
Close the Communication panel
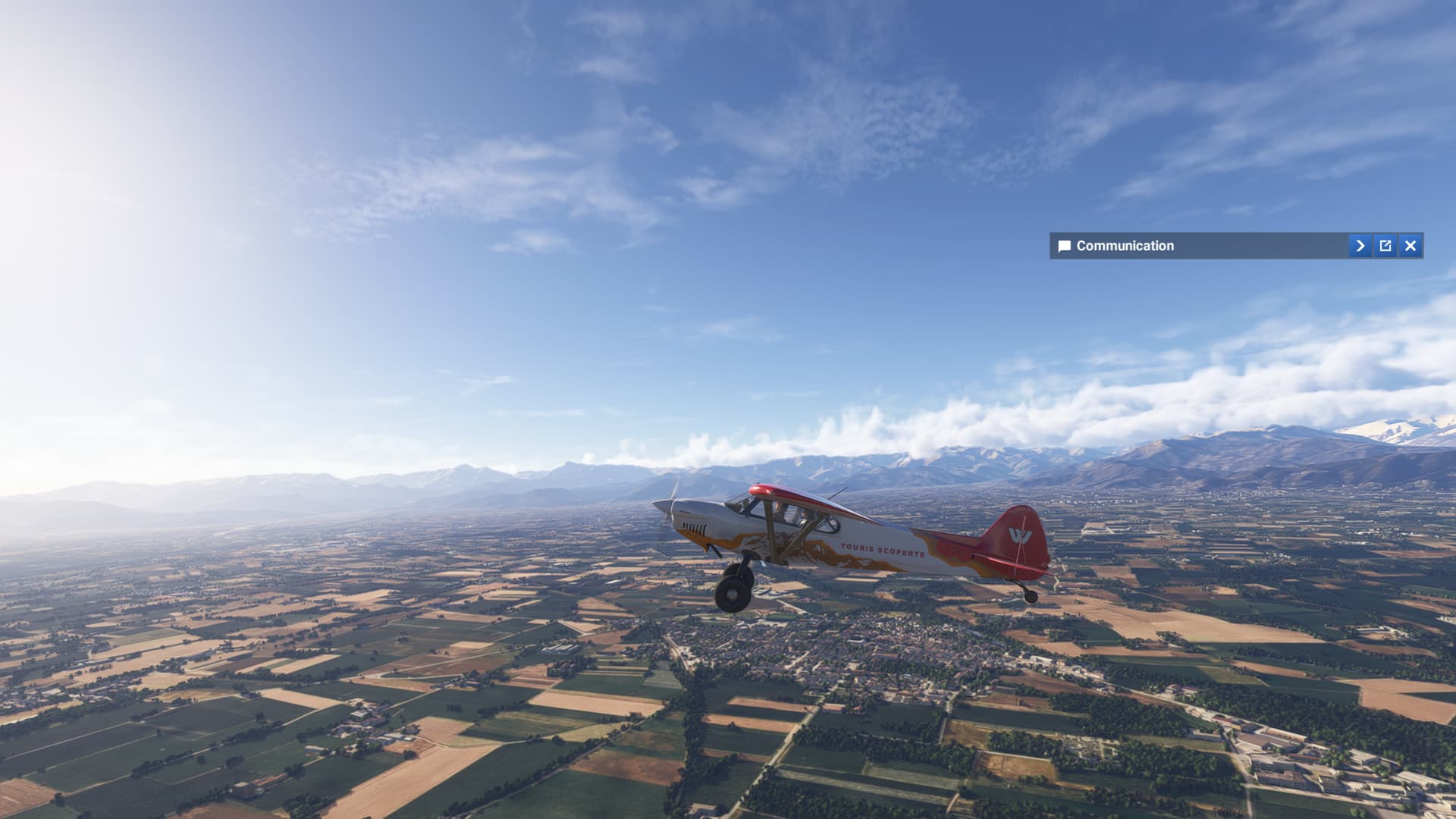tap(1410, 246)
